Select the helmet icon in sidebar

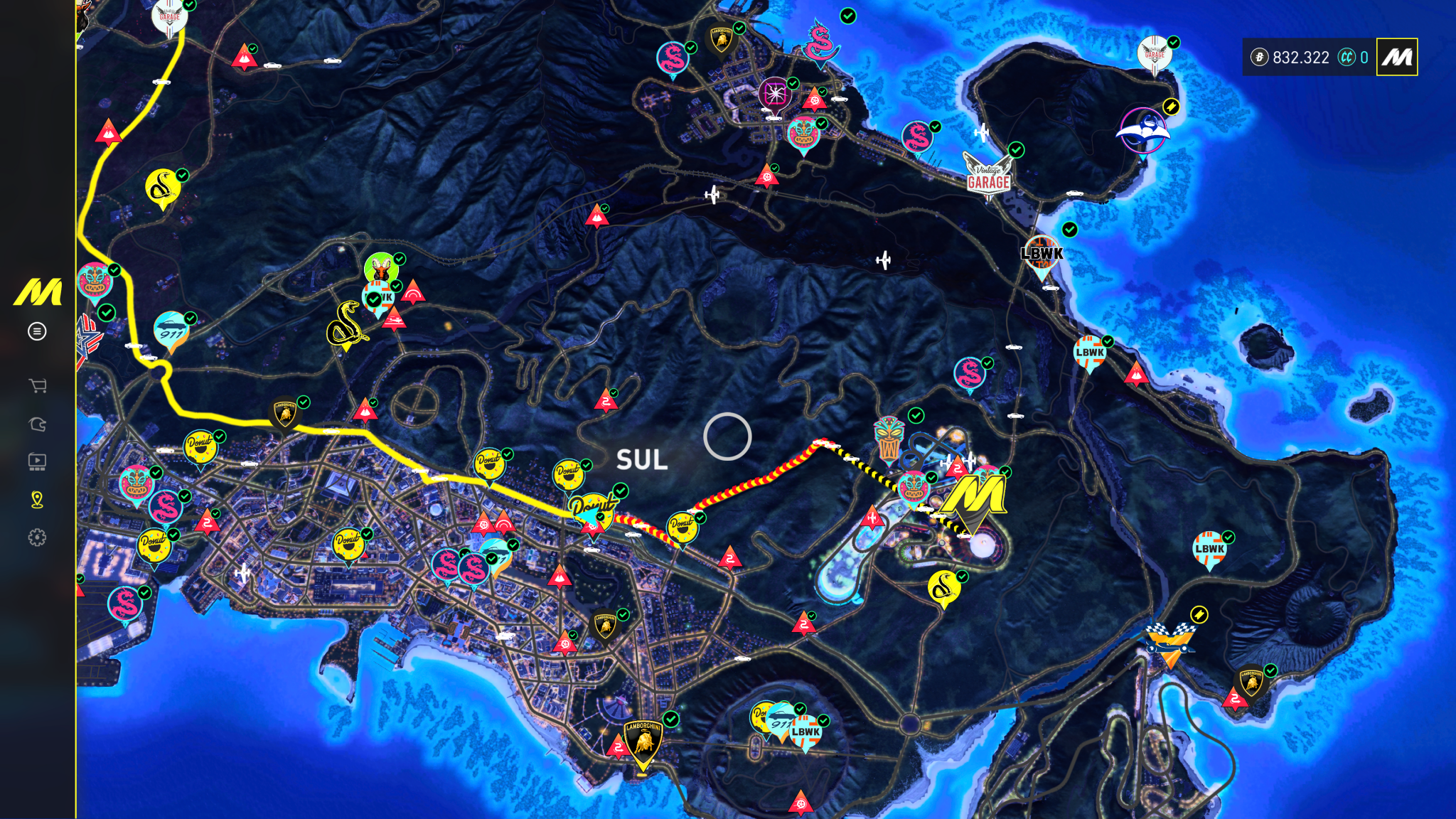37,424
